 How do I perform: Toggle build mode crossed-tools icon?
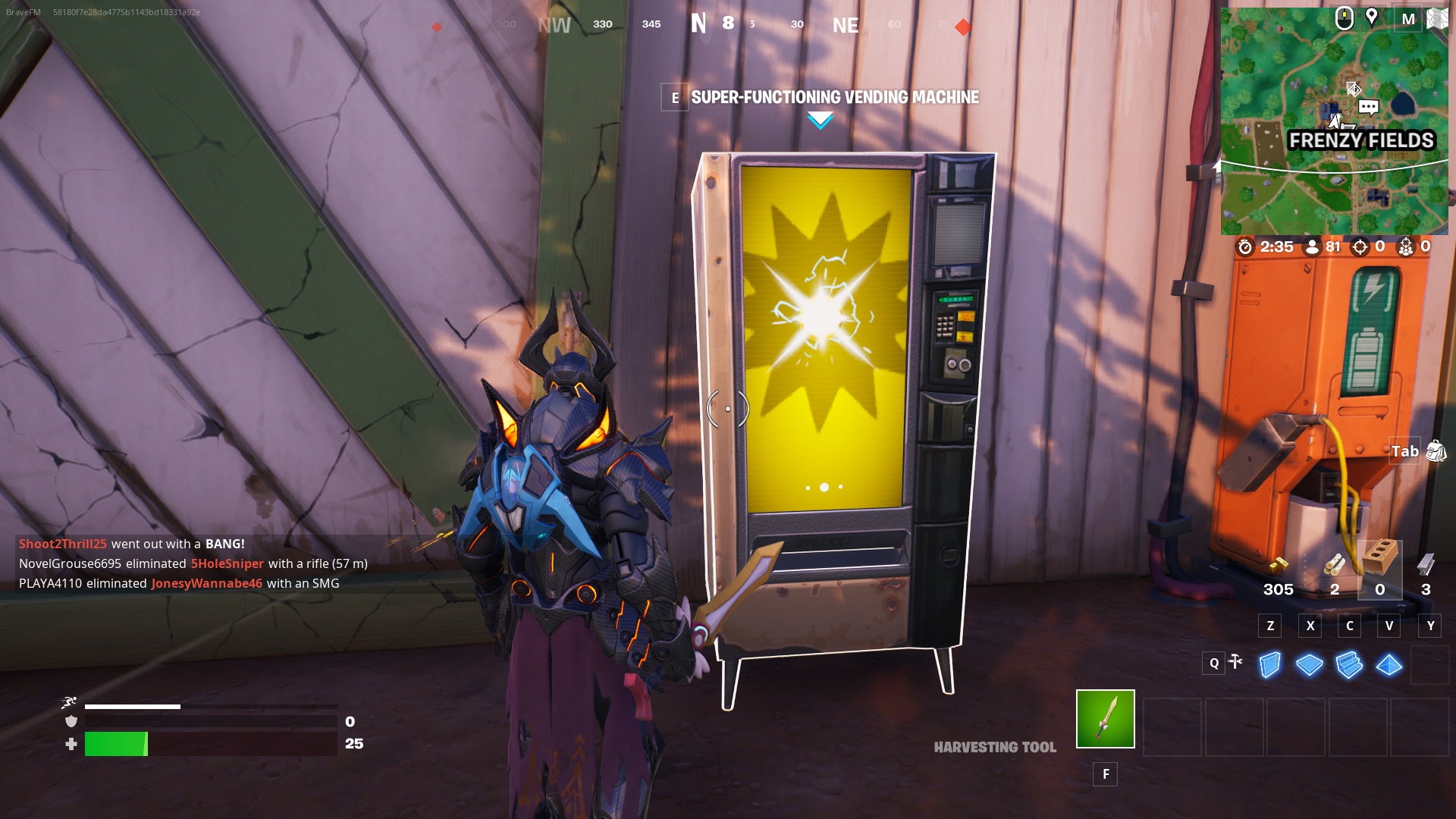pyautogui.click(x=1235, y=662)
